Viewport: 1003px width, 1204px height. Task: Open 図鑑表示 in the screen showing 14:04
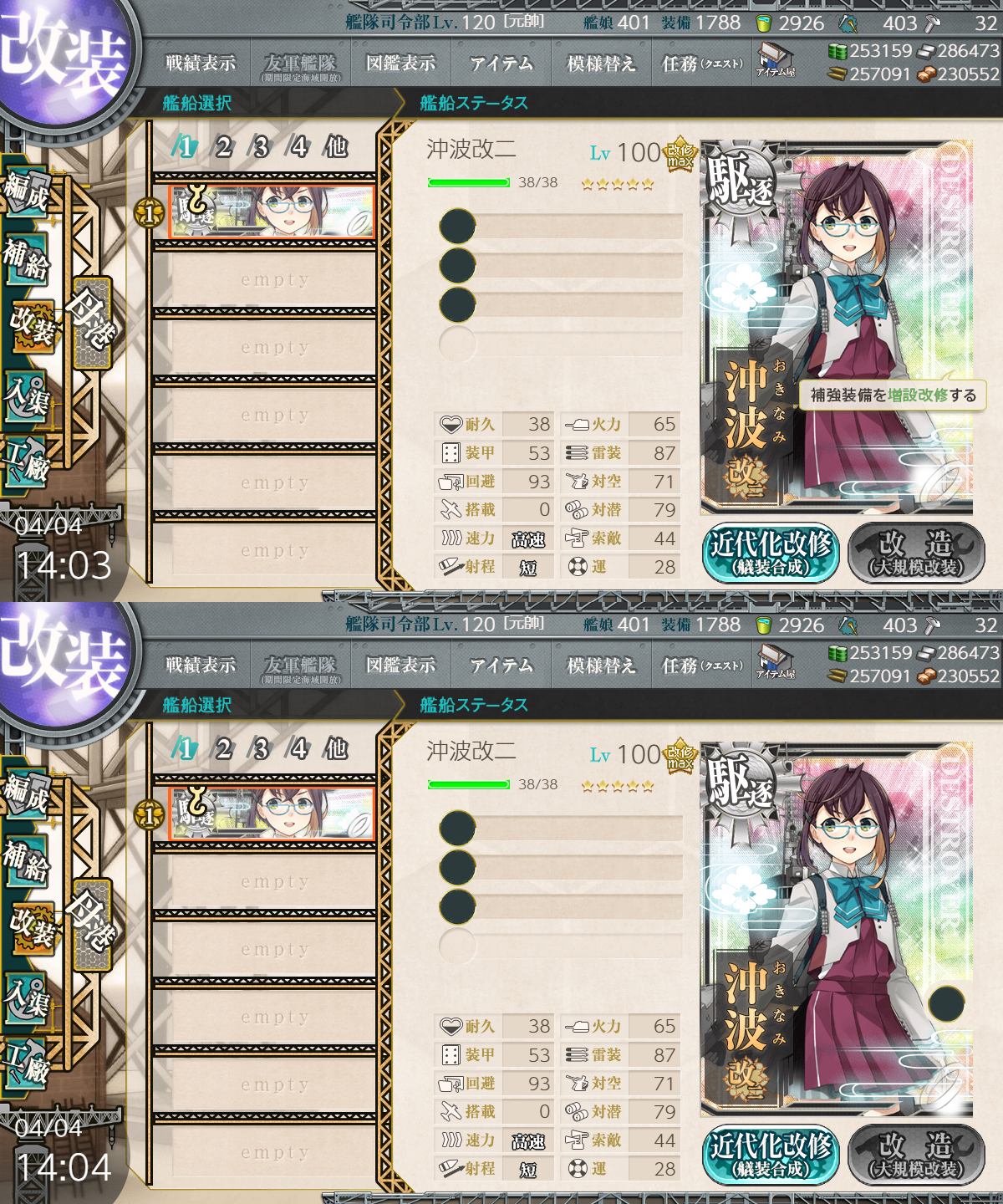(400, 666)
